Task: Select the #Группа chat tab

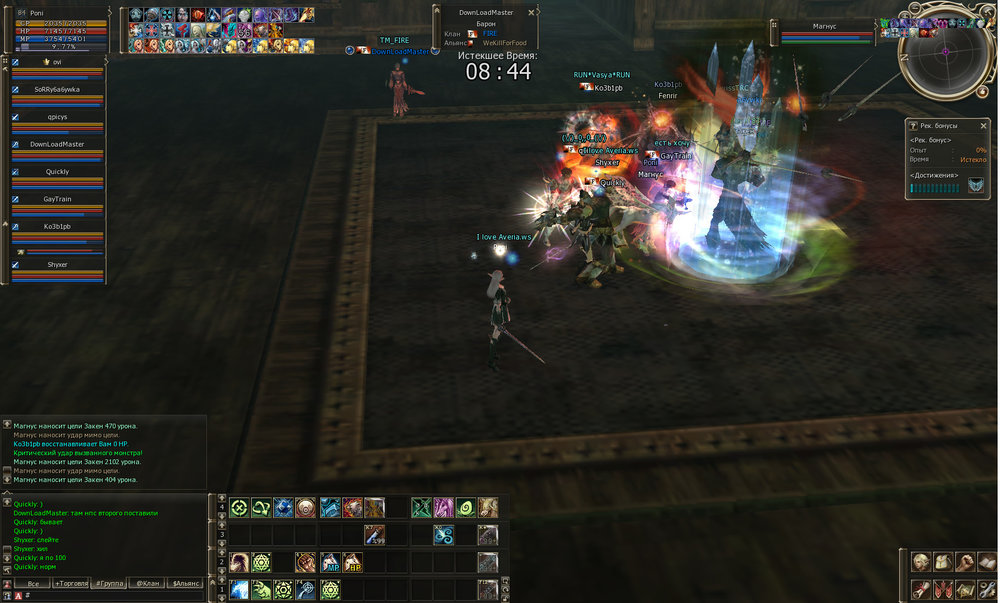Action: [x=110, y=582]
